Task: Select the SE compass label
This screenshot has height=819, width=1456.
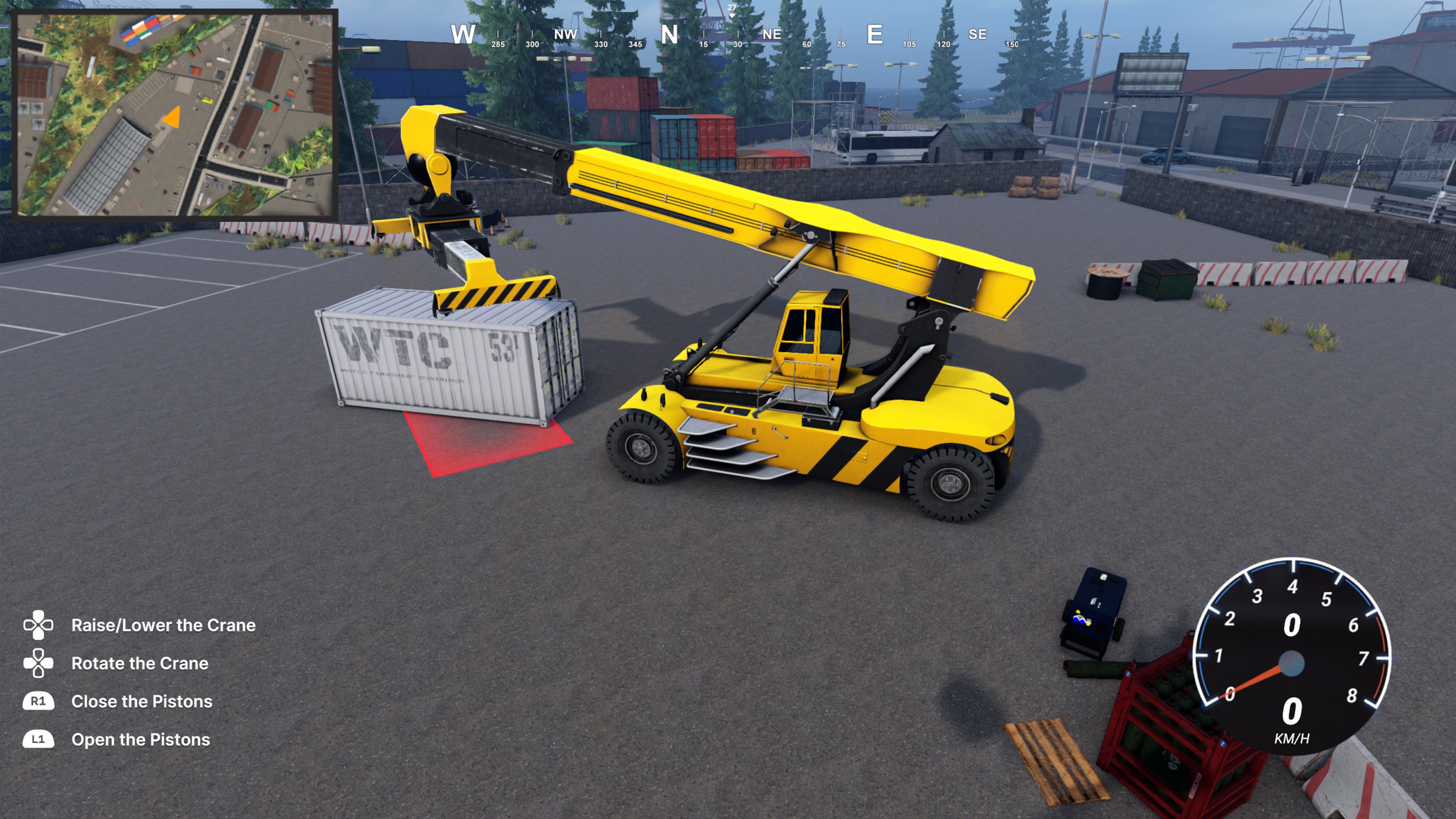Action: pos(978,34)
